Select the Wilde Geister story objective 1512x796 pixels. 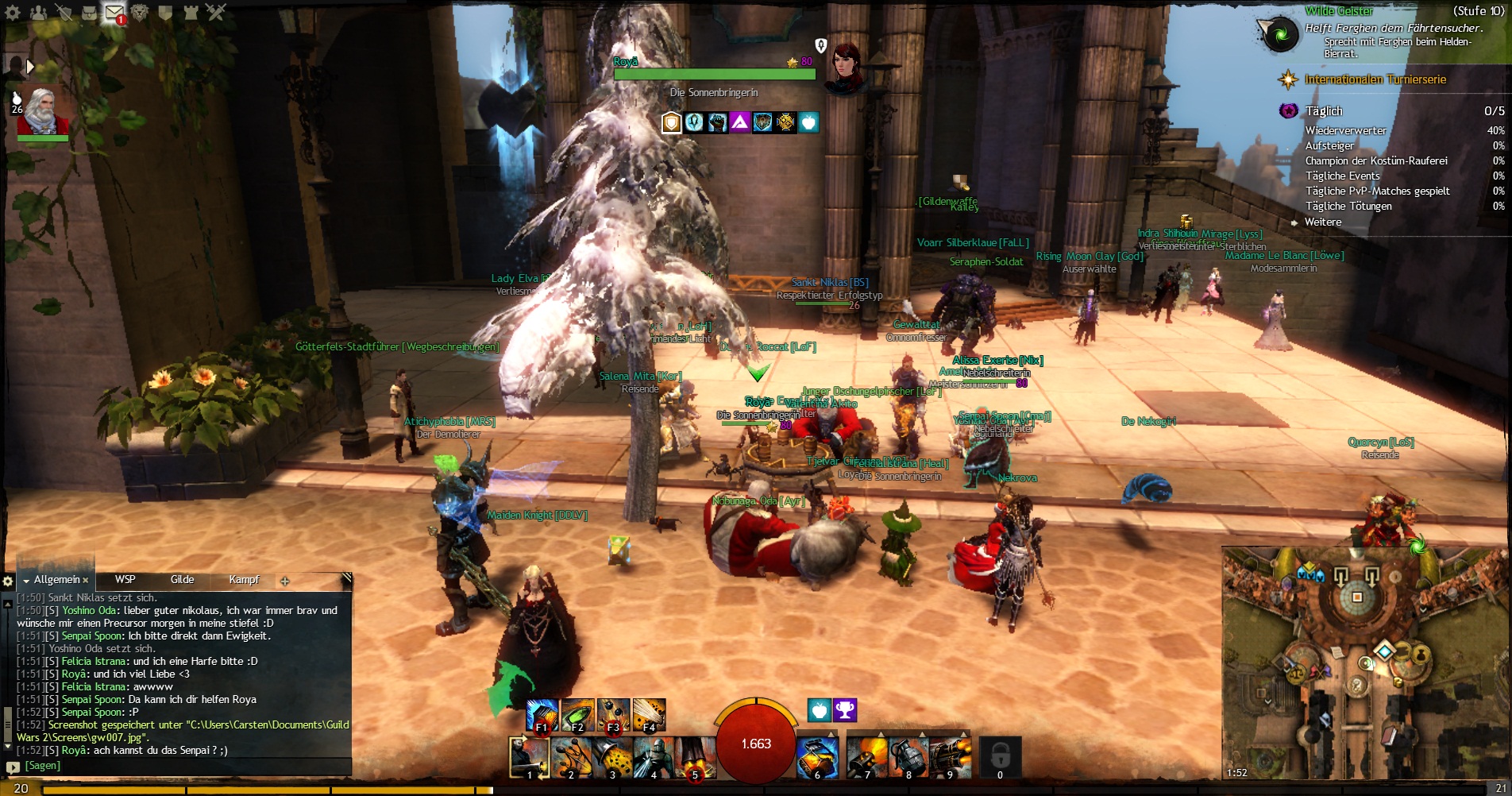(1339, 11)
